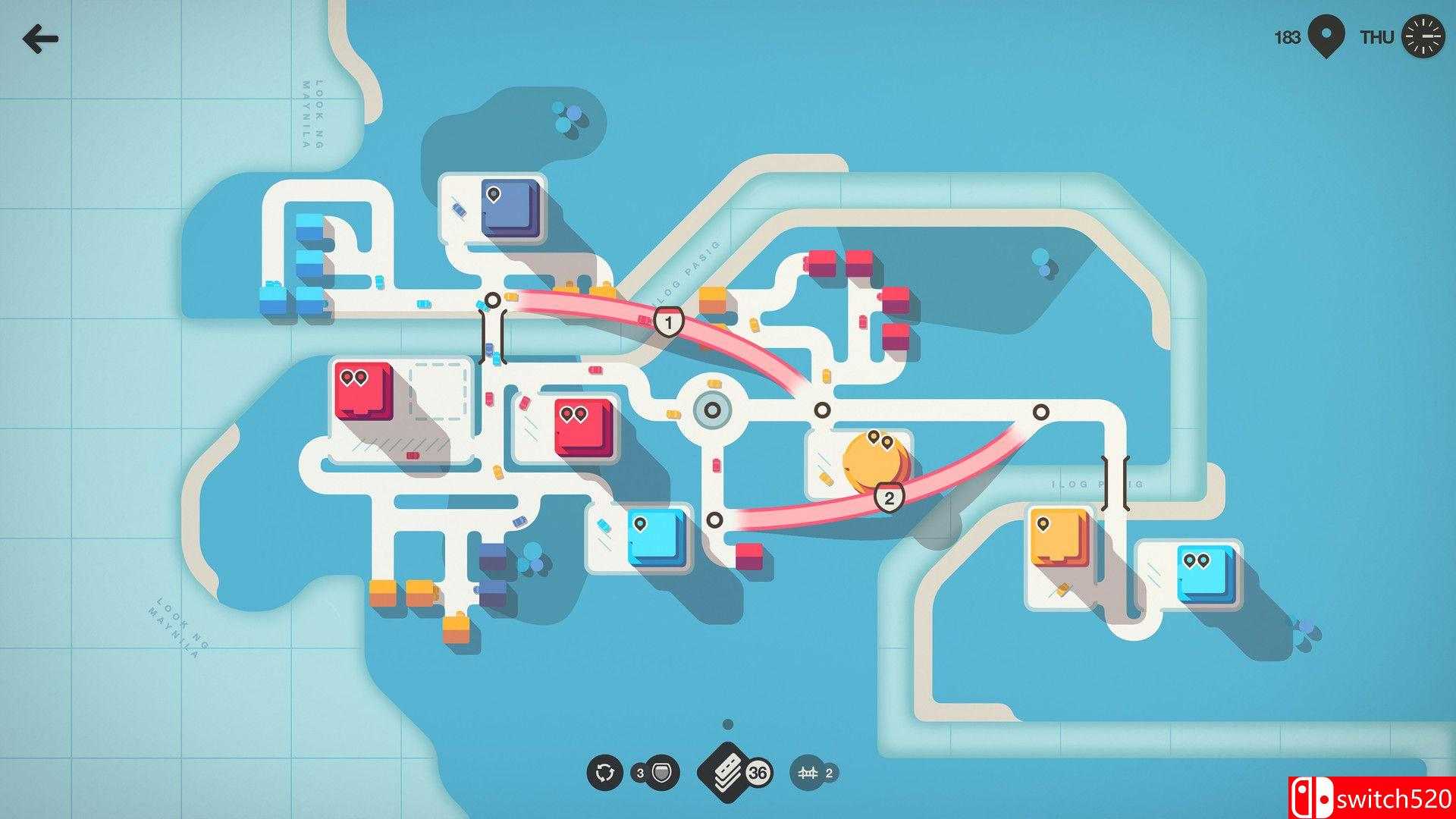Click the pagination dot below the map
The image size is (1456, 819).
click(x=729, y=724)
